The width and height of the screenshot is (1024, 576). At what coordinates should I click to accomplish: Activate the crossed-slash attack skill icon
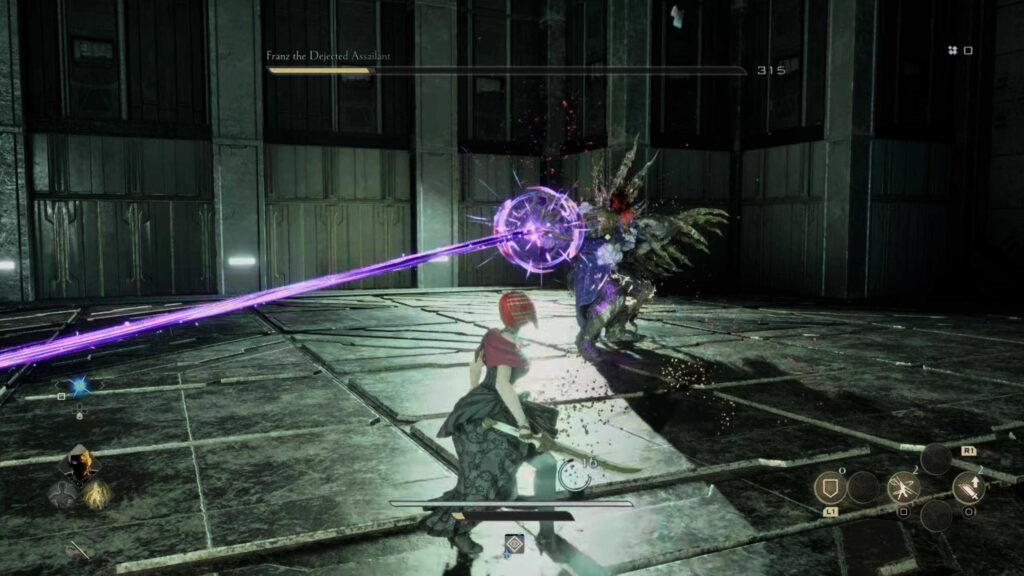point(903,486)
